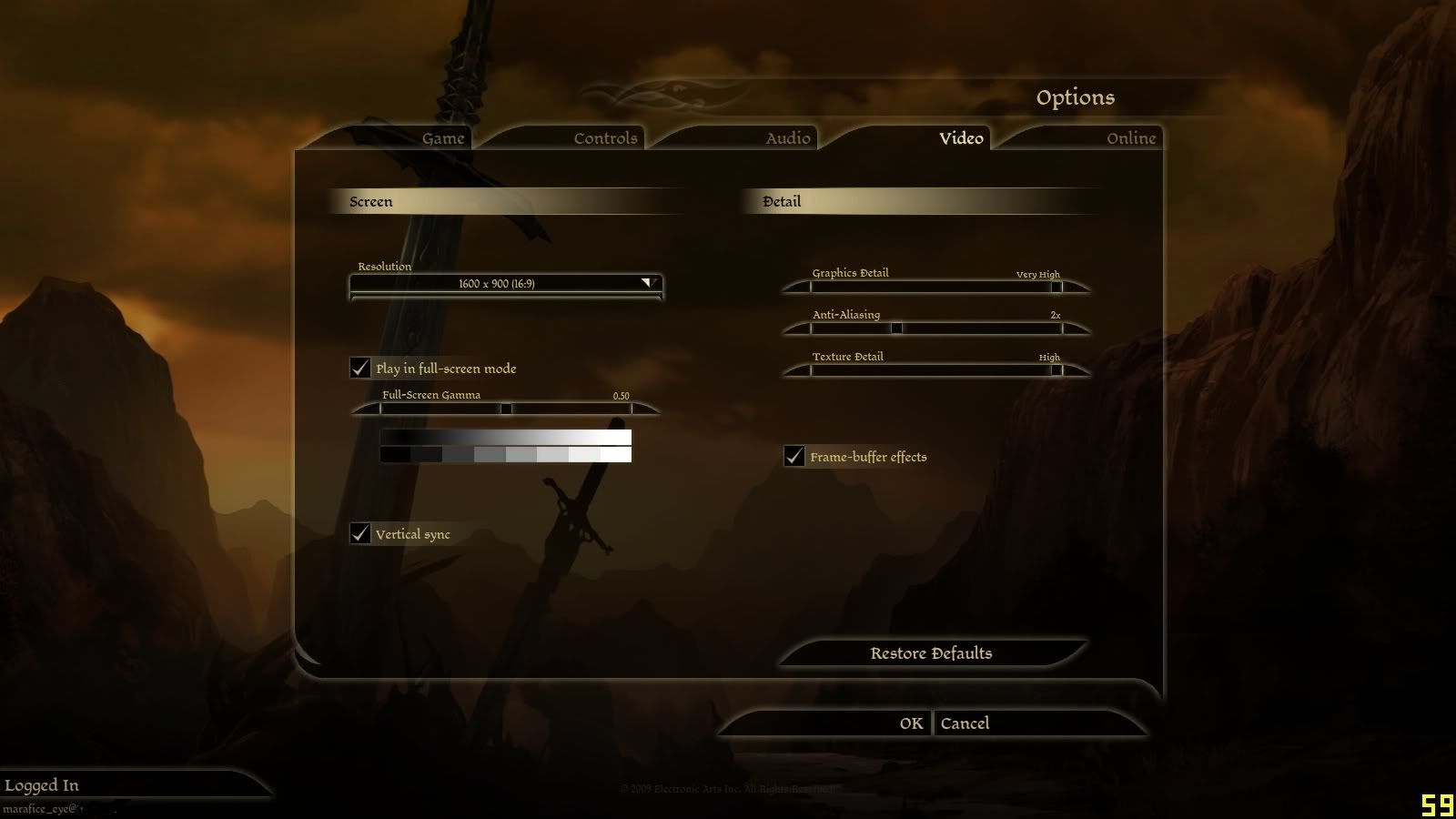The width and height of the screenshot is (1456, 819).
Task: Cancel the options changes
Action: [x=965, y=723]
